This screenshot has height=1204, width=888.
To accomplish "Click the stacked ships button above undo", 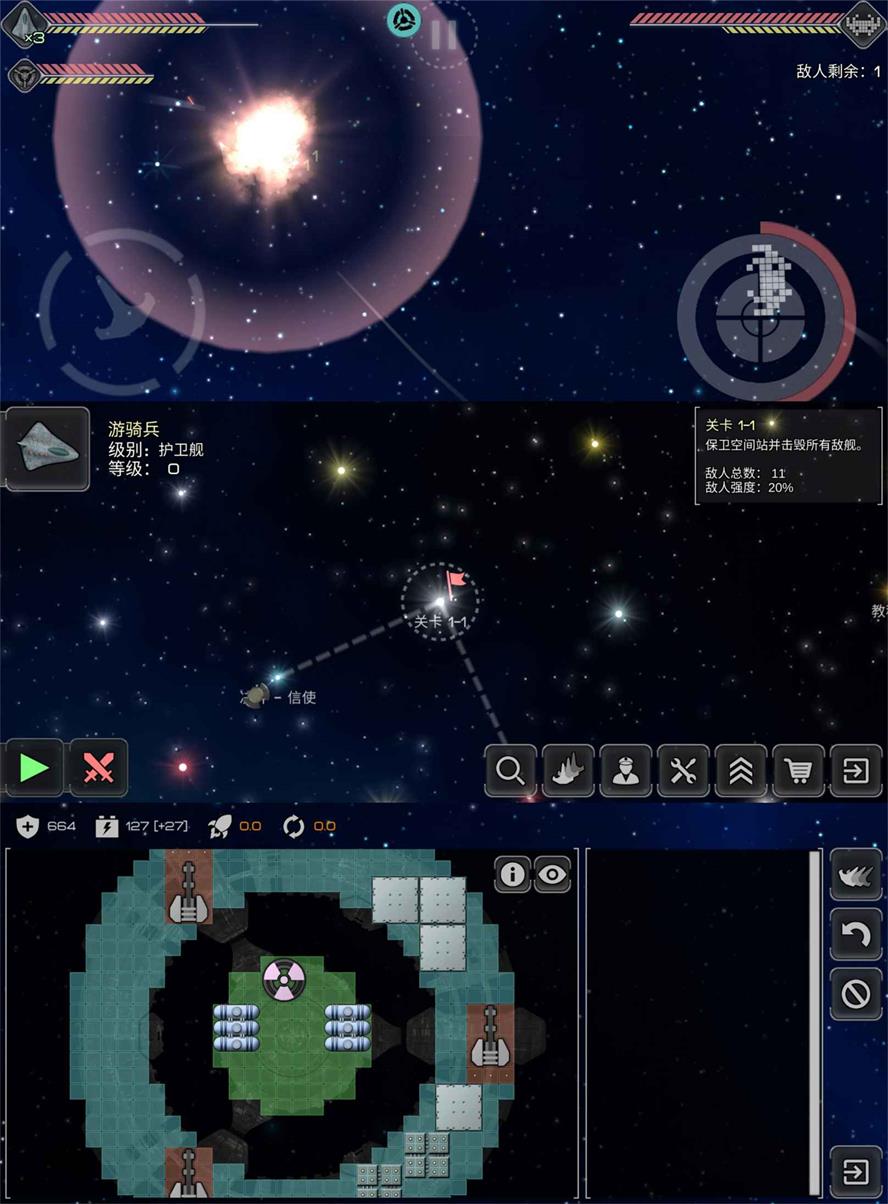I will coord(856,875).
